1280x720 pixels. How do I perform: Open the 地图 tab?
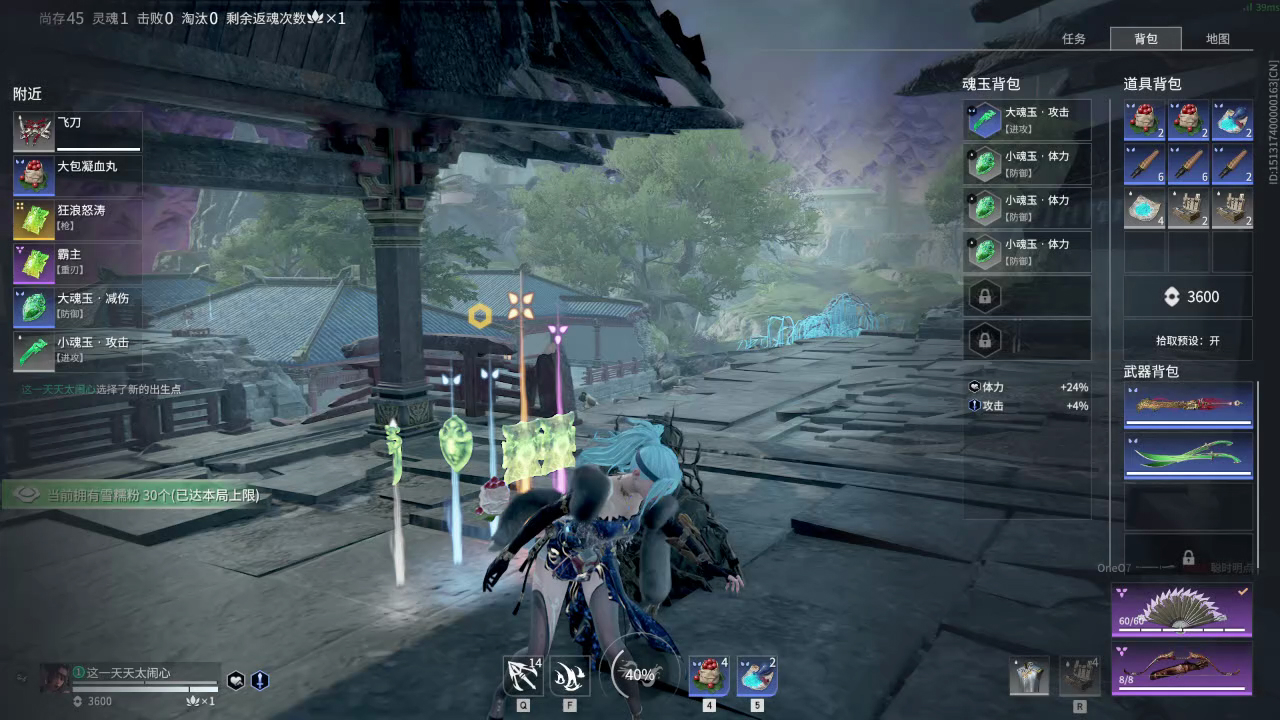tap(1217, 39)
